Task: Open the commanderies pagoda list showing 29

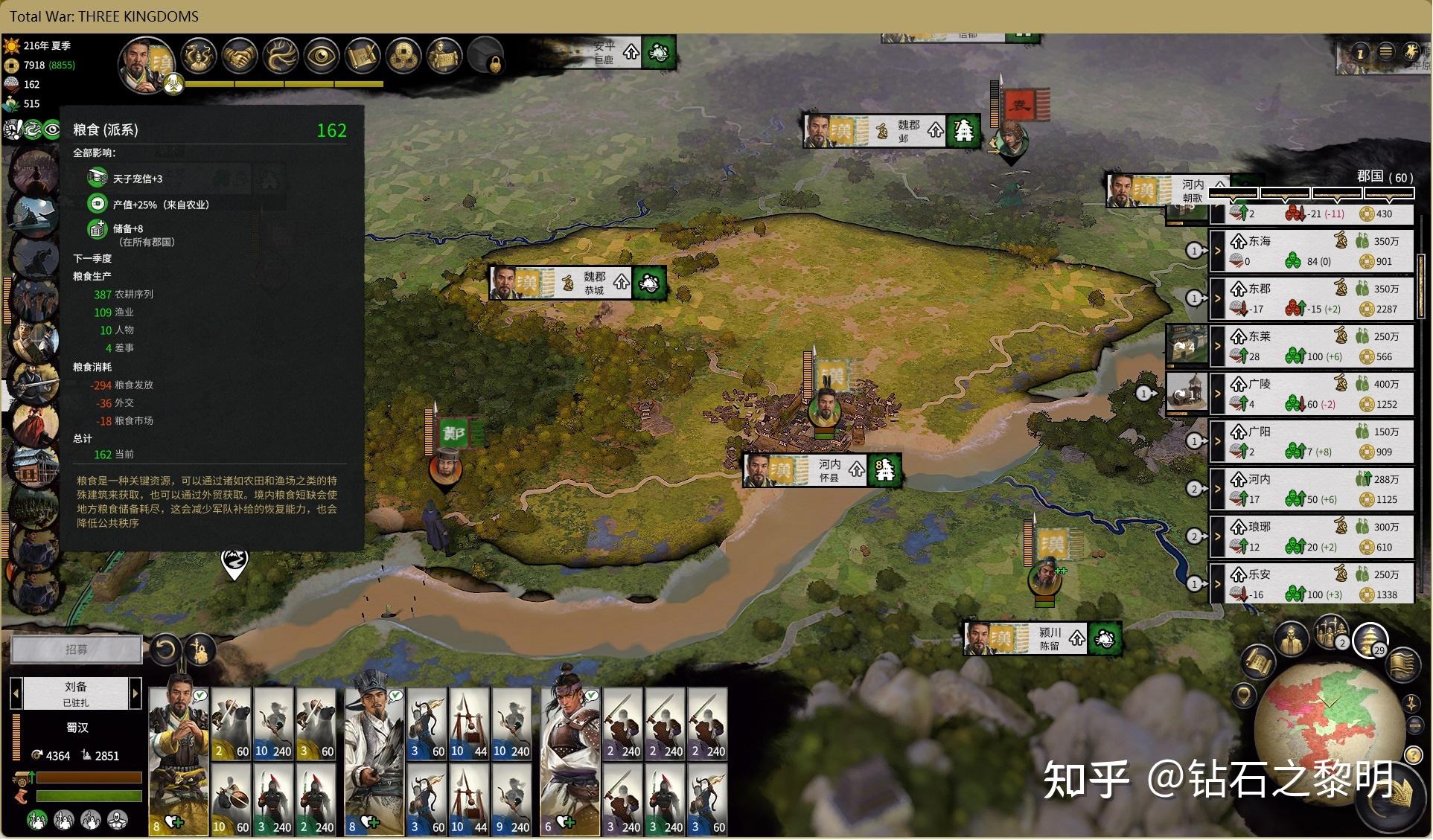Action: (1370, 639)
